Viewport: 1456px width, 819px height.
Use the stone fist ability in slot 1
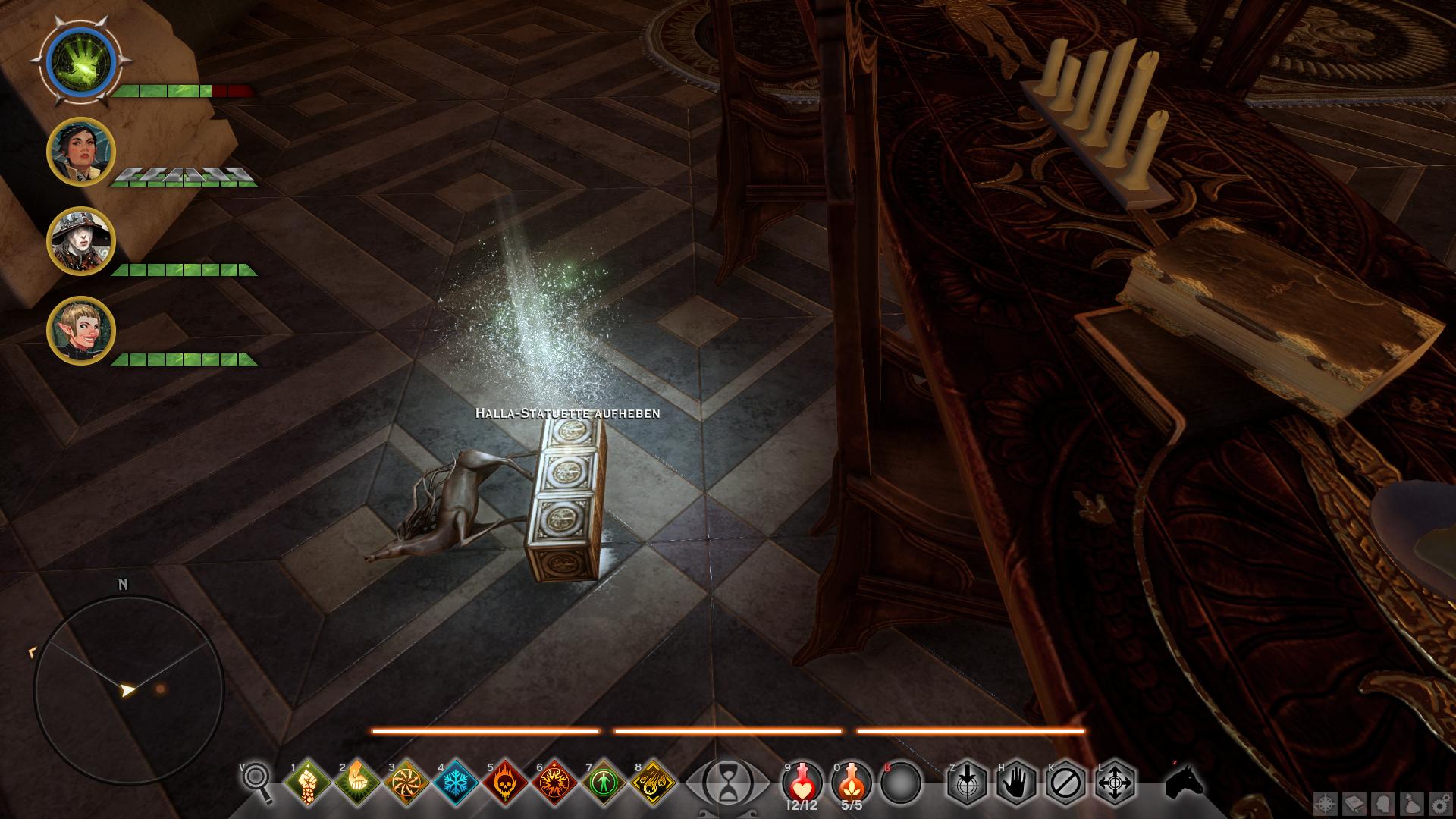click(307, 781)
